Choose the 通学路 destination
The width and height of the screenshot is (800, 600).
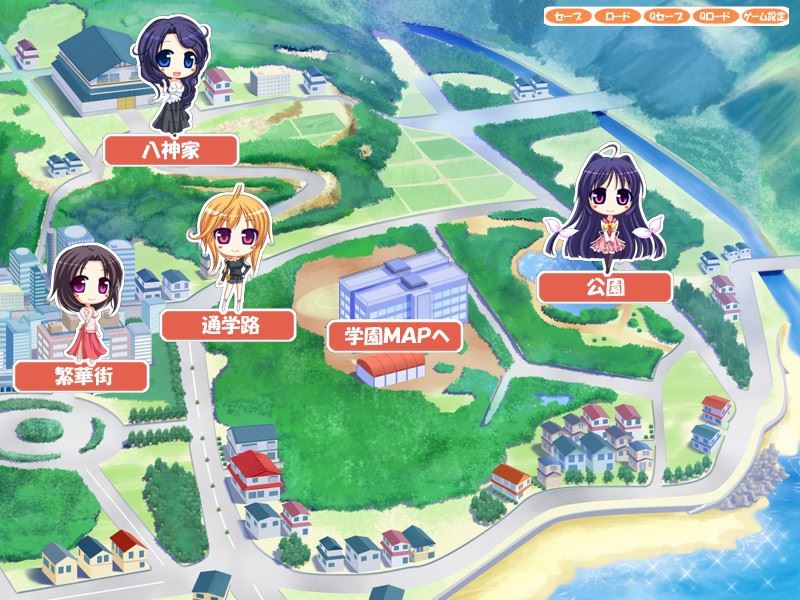click(228, 324)
